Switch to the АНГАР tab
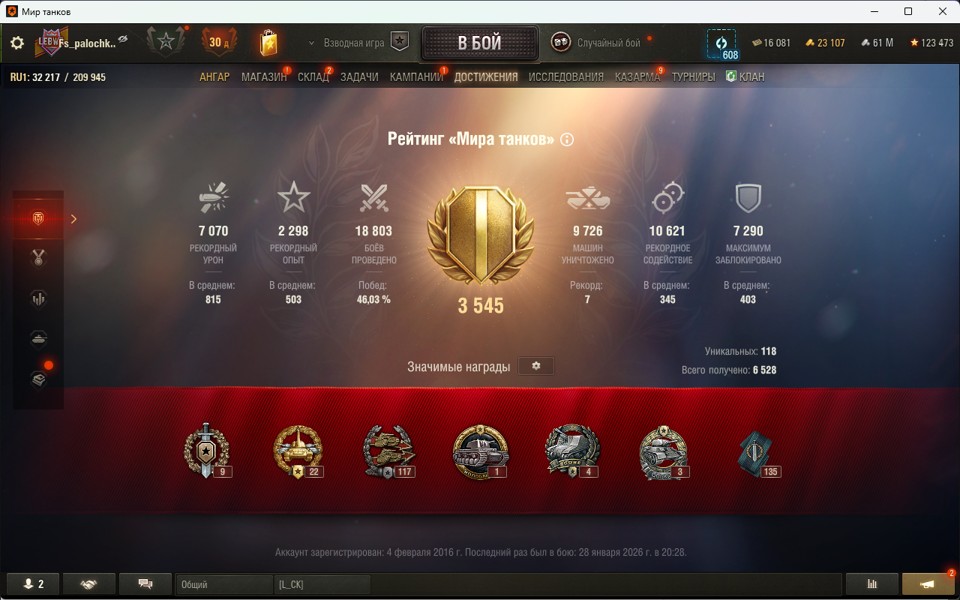Screen dimensions: 960x600 (x=214, y=77)
